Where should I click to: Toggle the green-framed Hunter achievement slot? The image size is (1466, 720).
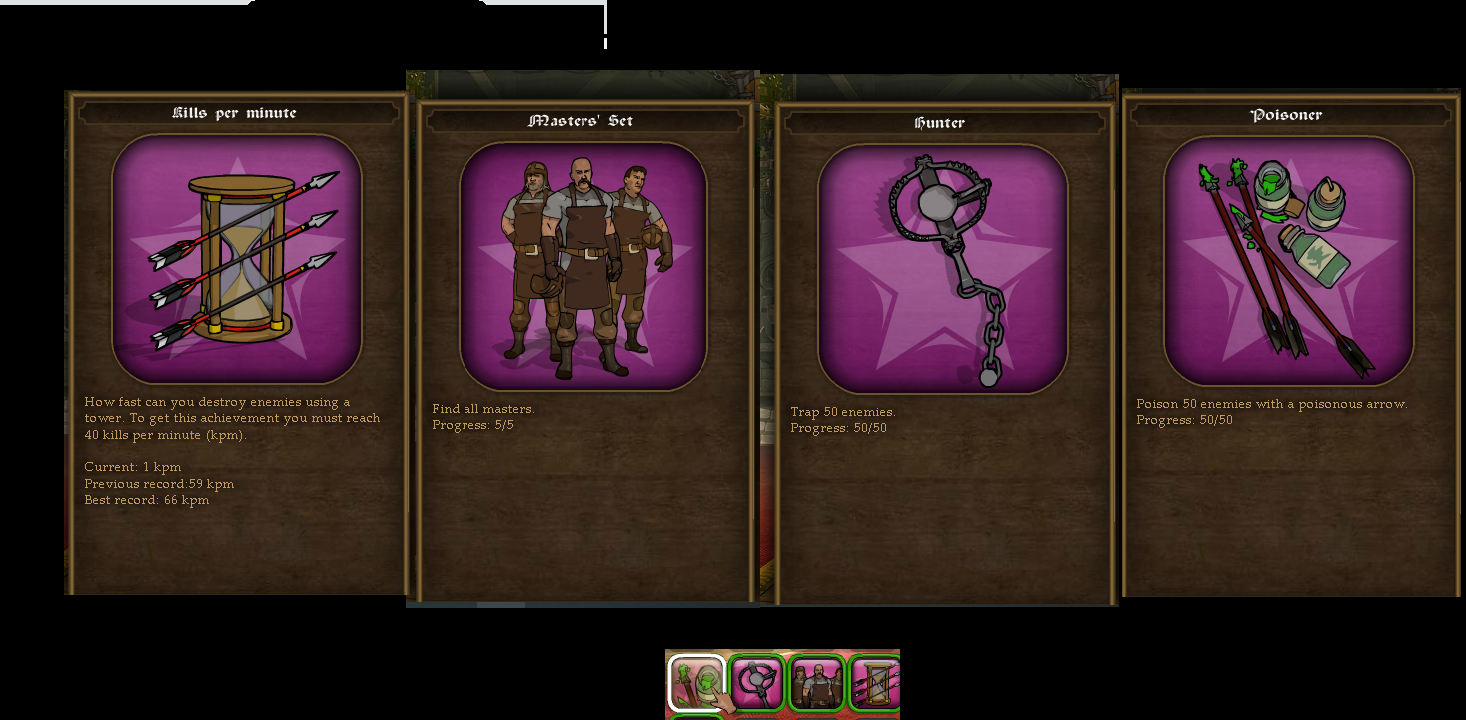click(757, 682)
